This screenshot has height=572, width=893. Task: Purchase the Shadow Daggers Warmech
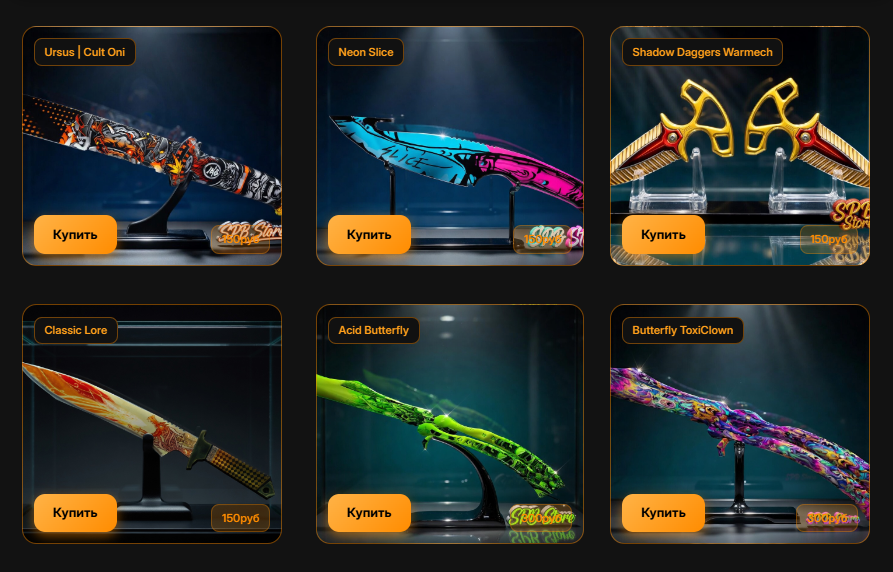663,235
